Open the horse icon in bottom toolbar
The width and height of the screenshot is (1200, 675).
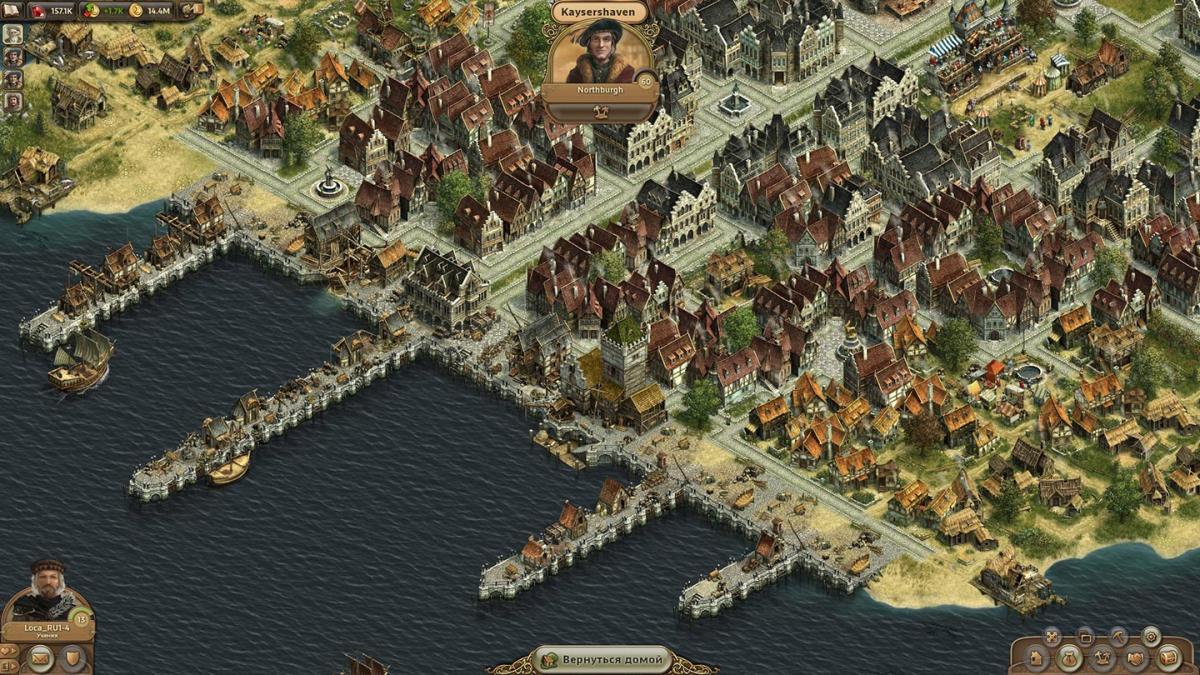pos(1102,658)
